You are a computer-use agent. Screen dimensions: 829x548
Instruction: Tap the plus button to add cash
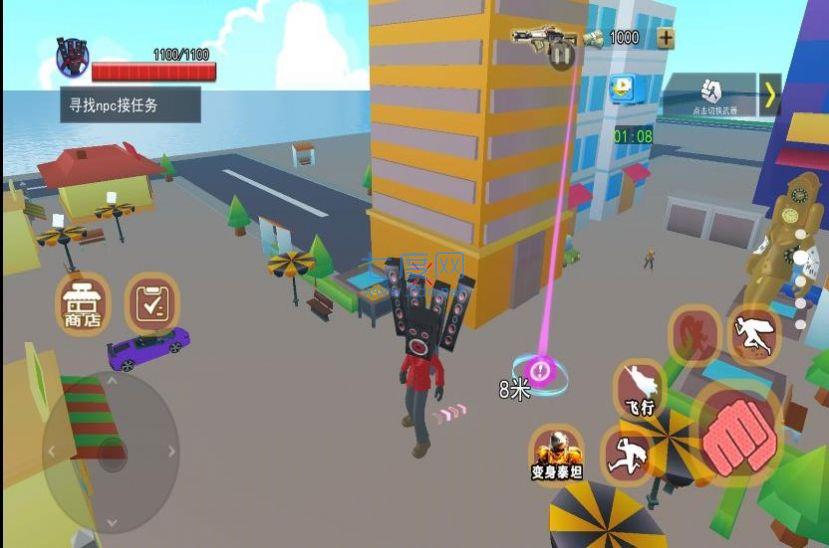(x=666, y=38)
